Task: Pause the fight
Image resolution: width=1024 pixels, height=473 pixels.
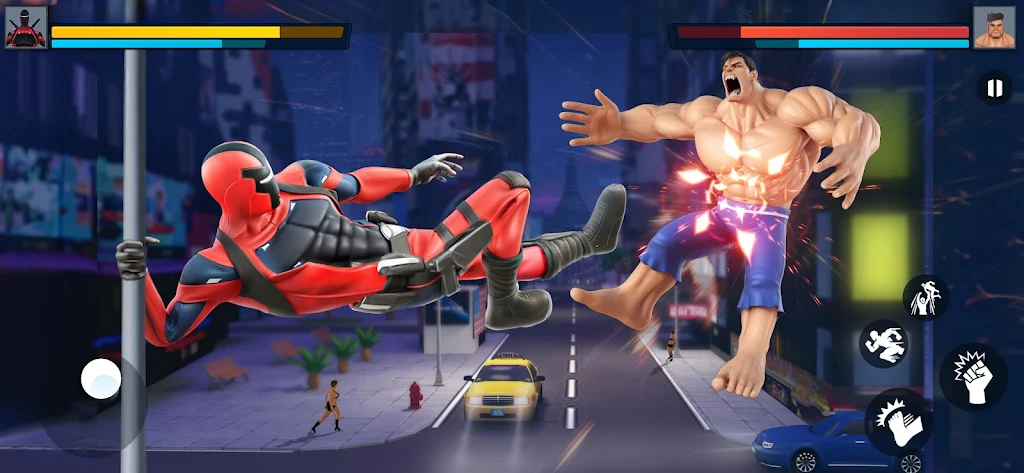Action: [x=993, y=89]
